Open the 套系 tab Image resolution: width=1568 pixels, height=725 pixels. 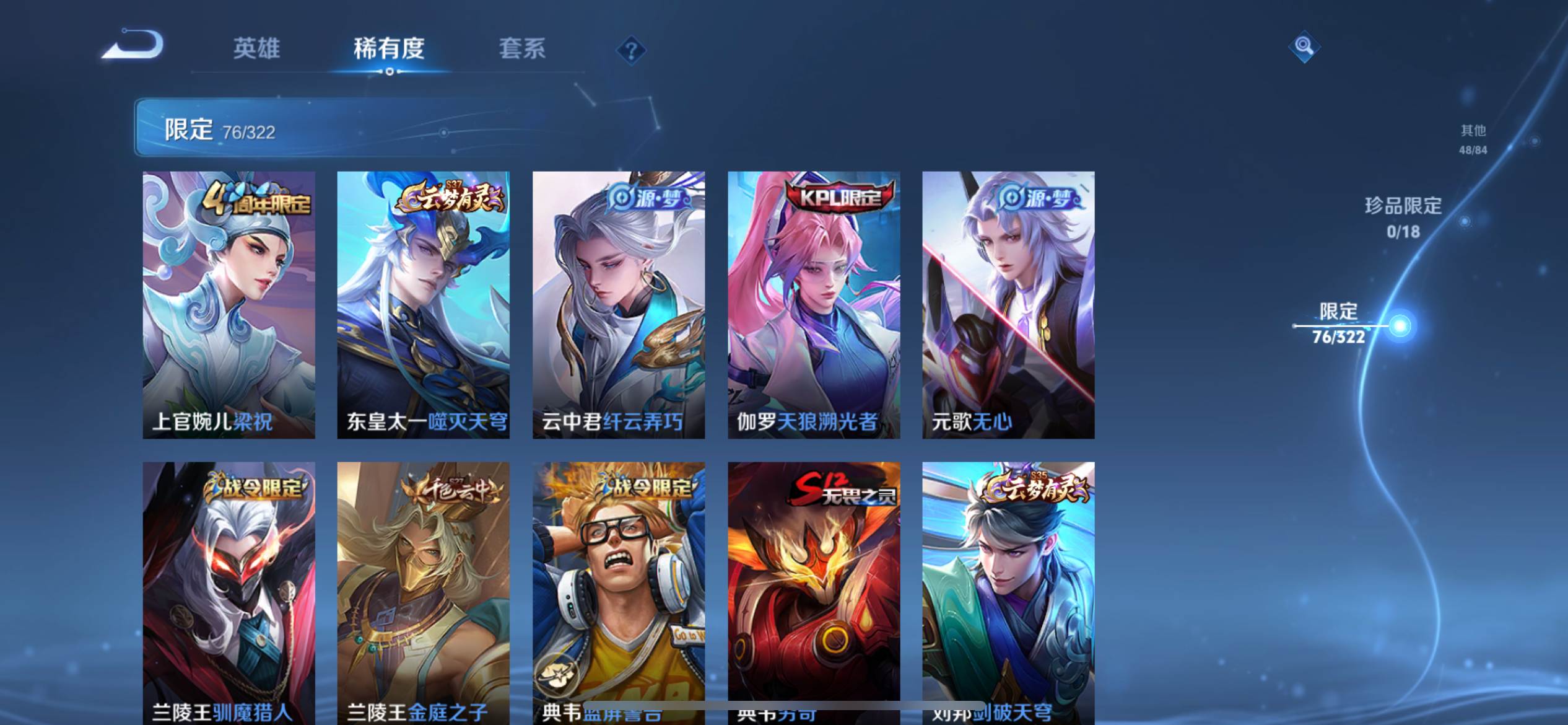pos(522,48)
